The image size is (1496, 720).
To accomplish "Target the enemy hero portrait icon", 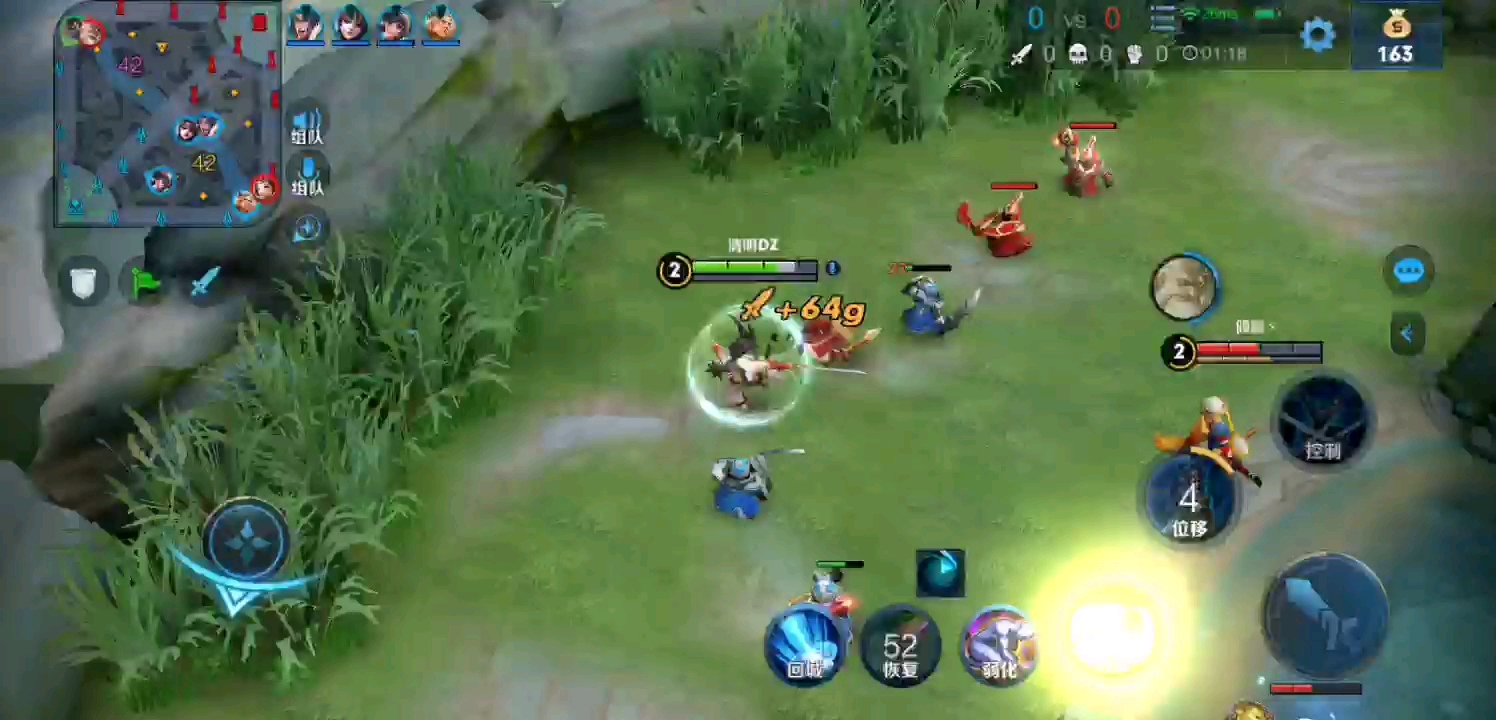I will pos(1184,289).
